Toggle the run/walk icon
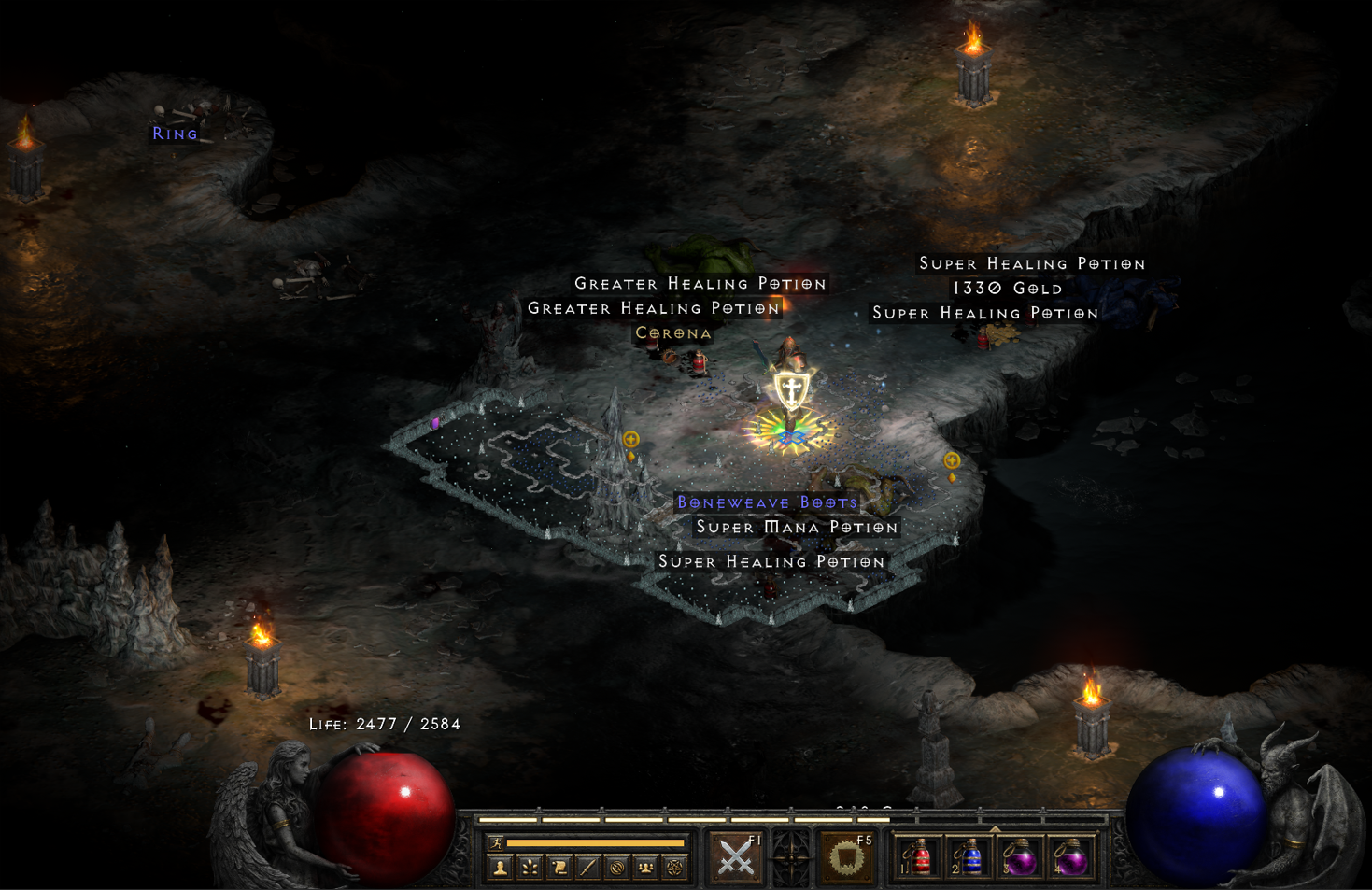 point(497,843)
